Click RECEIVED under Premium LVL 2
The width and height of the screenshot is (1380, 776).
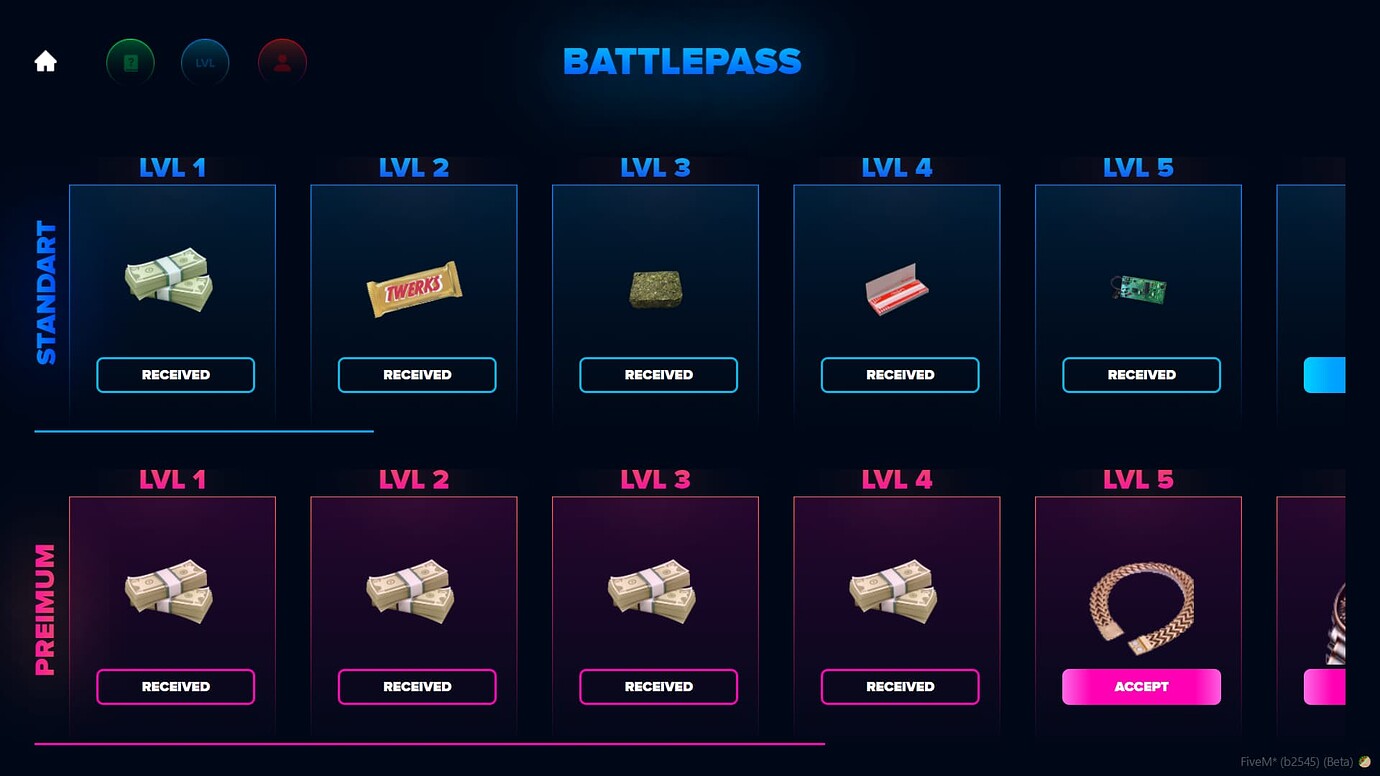417,686
